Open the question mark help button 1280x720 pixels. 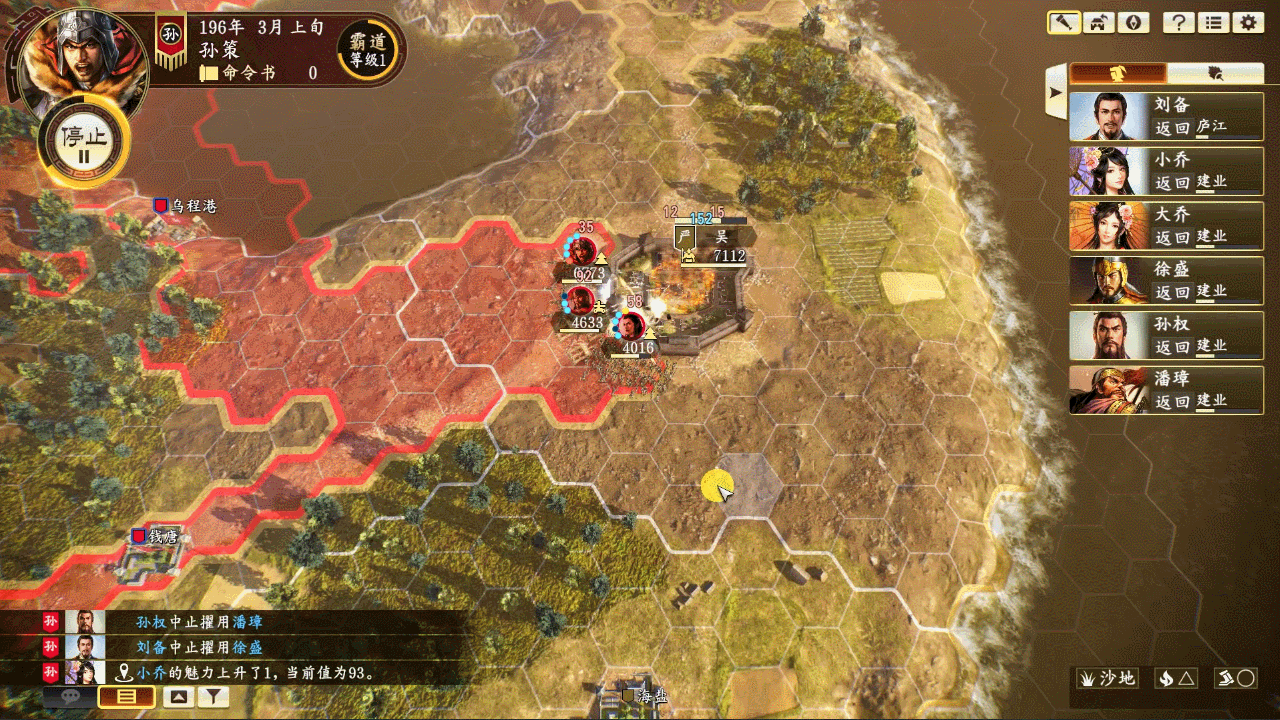click(1179, 23)
